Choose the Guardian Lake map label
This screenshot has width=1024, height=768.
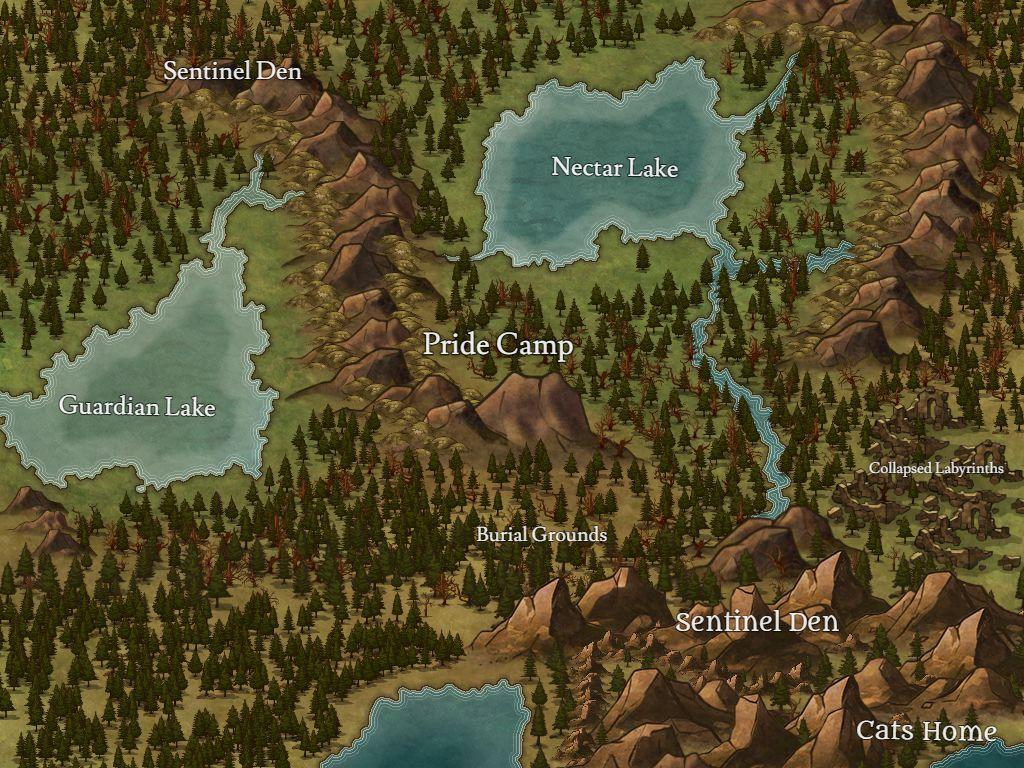pos(137,406)
